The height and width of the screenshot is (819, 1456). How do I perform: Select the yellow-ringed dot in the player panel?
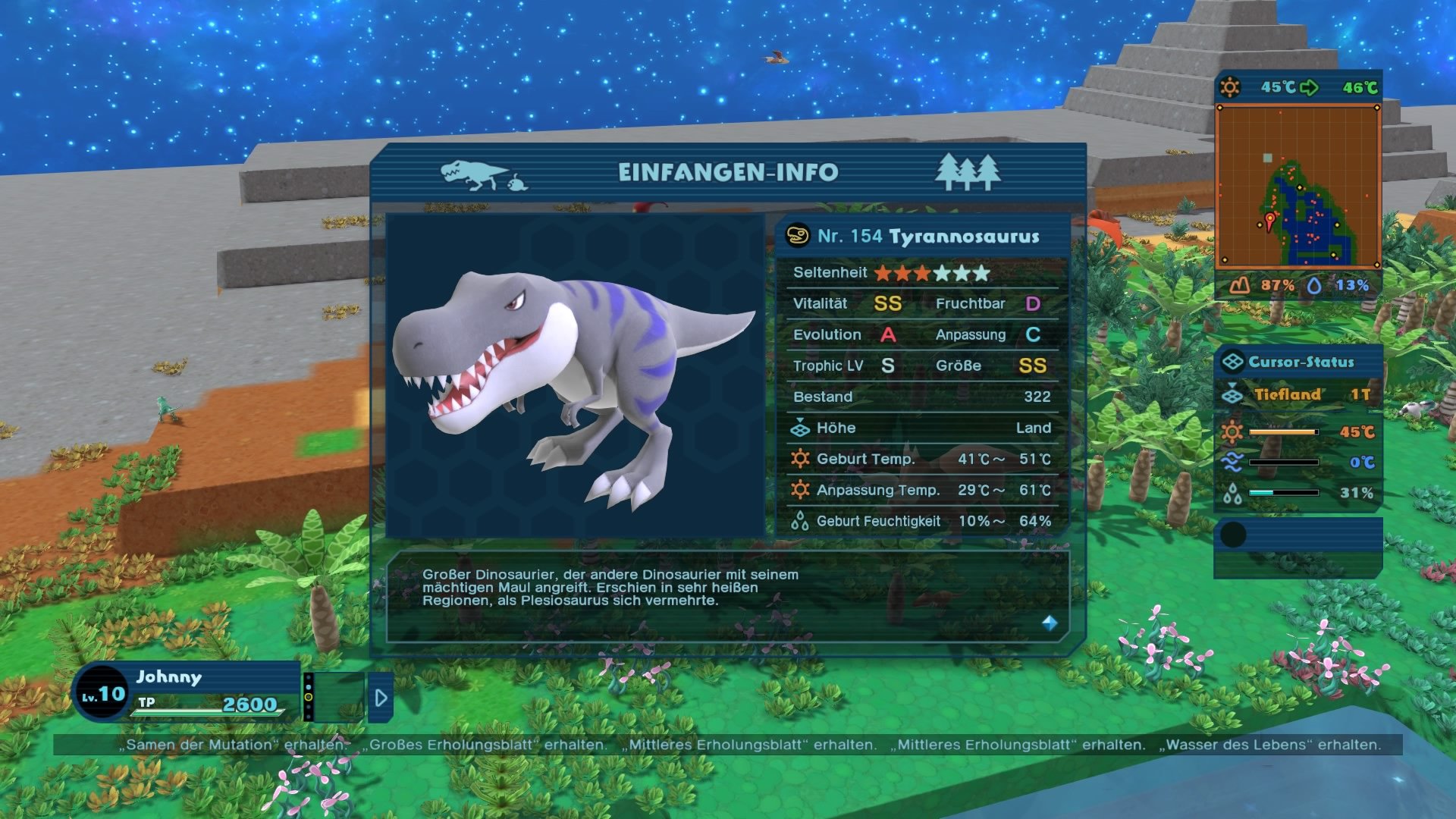[309, 697]
